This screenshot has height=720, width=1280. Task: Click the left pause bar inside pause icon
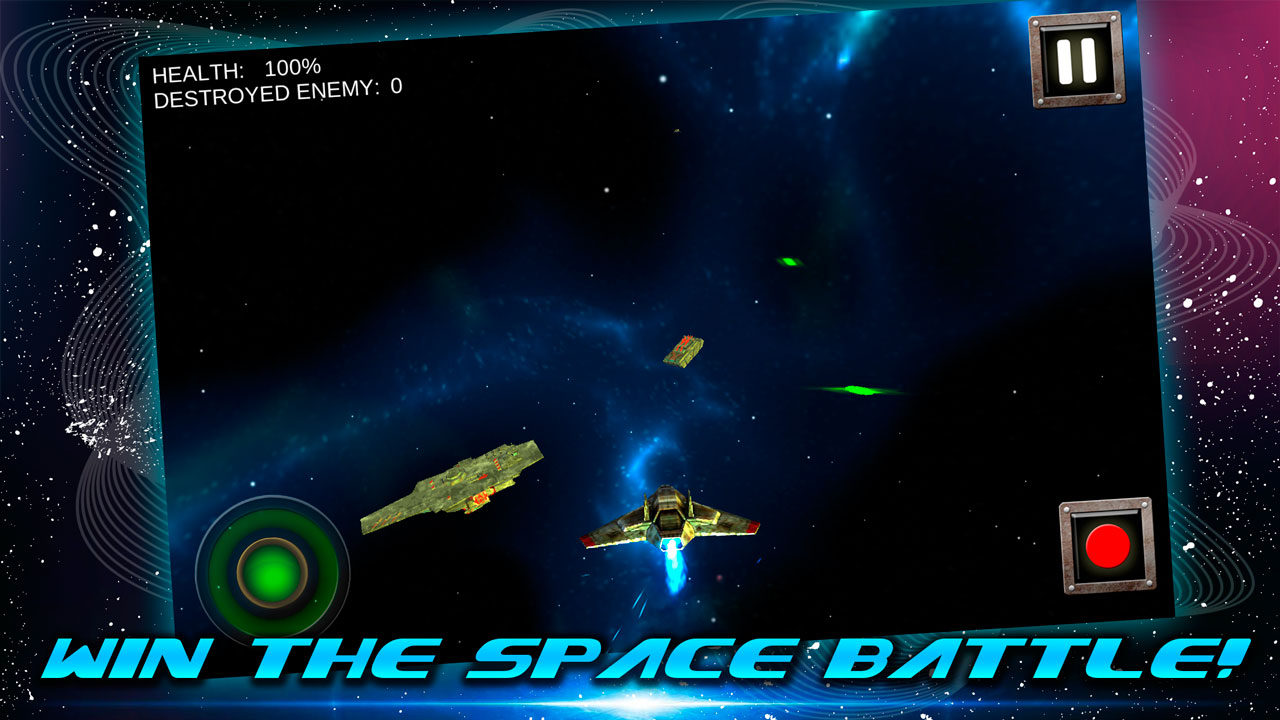point(1064,63)
